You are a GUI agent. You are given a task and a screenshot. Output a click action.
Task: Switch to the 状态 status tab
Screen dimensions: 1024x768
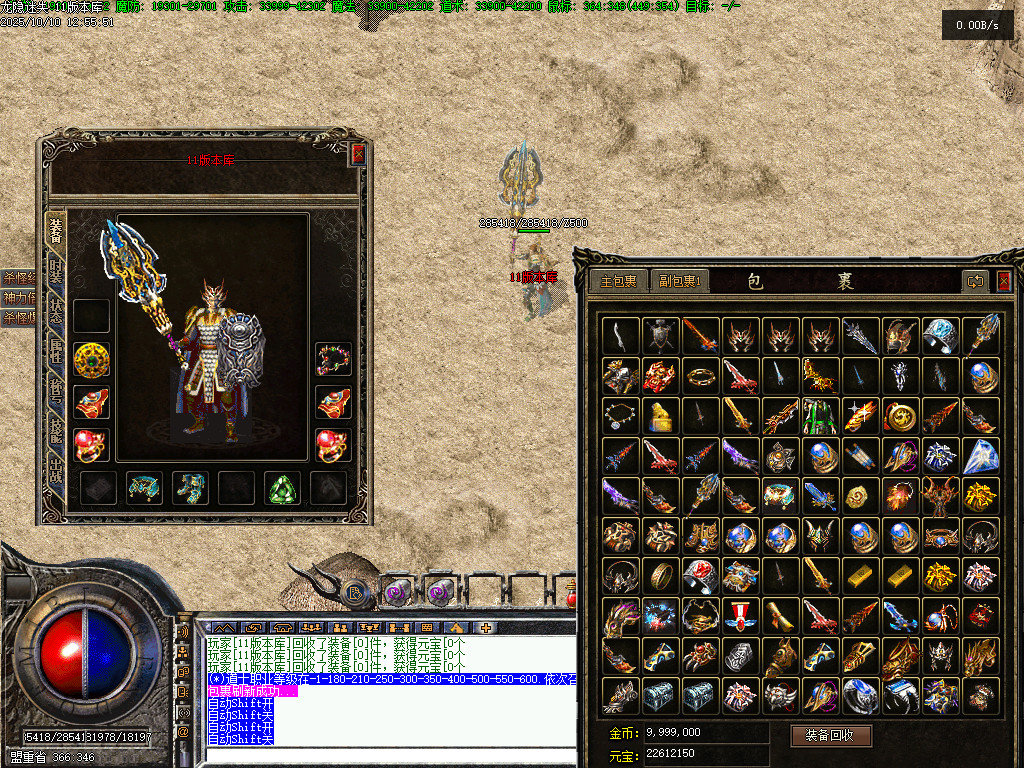(56, 312)
